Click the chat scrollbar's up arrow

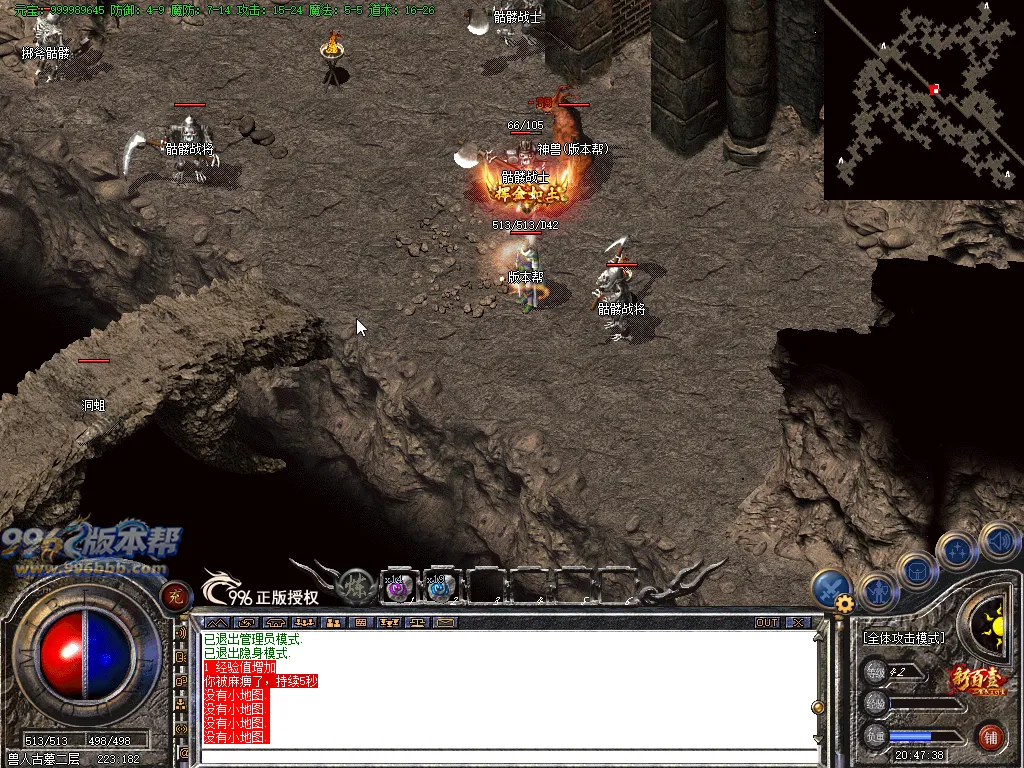[x=819, y=637]
